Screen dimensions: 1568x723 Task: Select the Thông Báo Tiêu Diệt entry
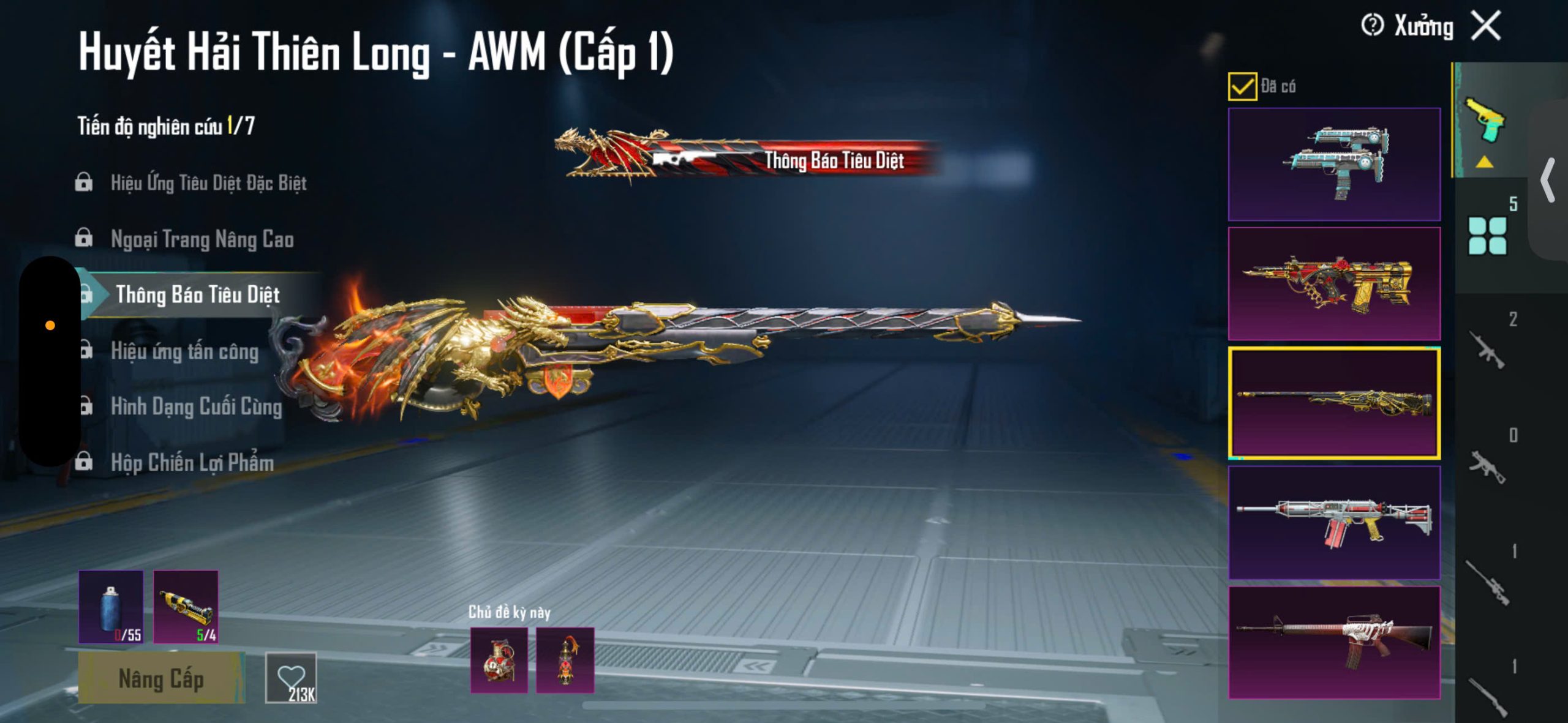197,295
